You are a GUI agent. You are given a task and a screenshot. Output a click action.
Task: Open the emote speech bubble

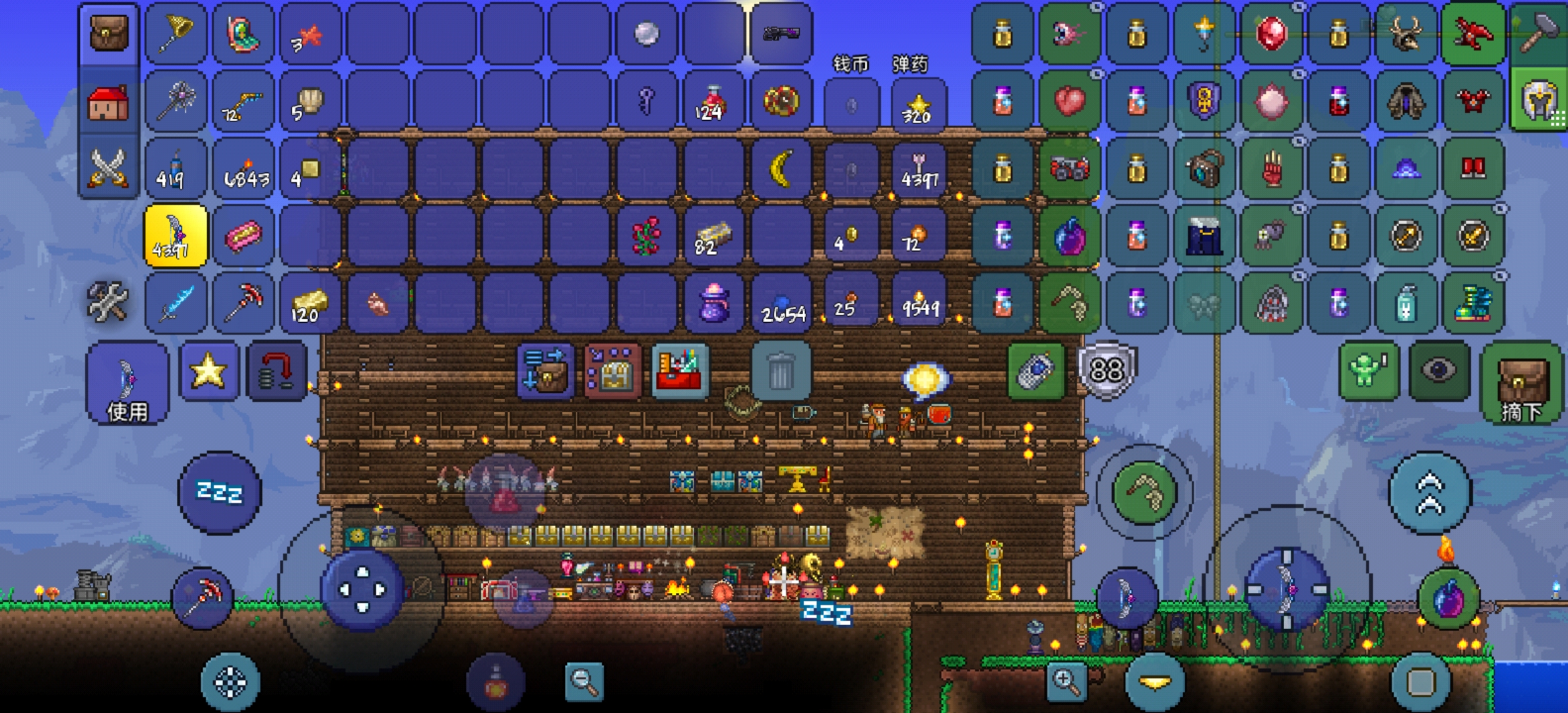tap(925, 380)
